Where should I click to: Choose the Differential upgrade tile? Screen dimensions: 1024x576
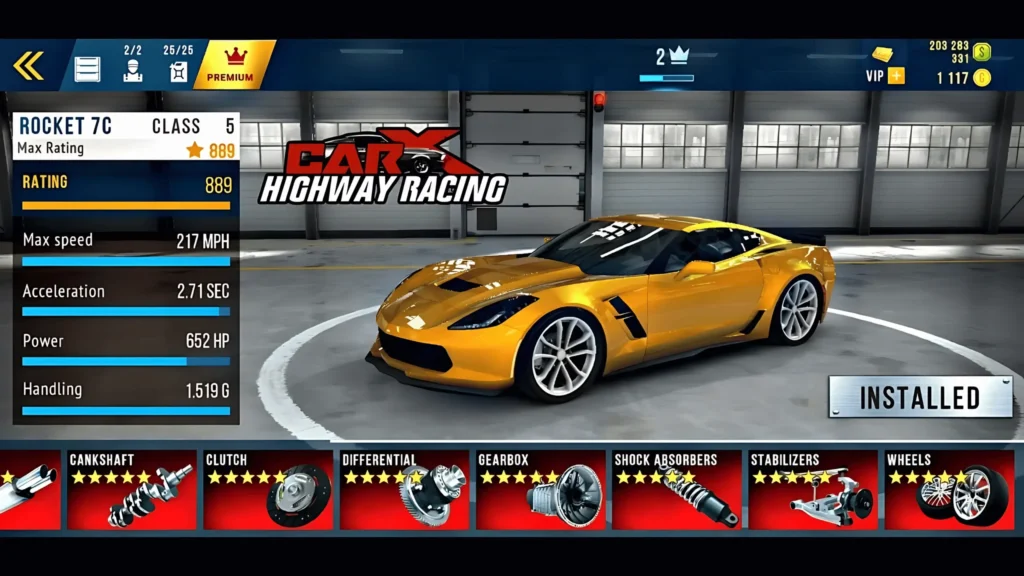click(404, 490)
